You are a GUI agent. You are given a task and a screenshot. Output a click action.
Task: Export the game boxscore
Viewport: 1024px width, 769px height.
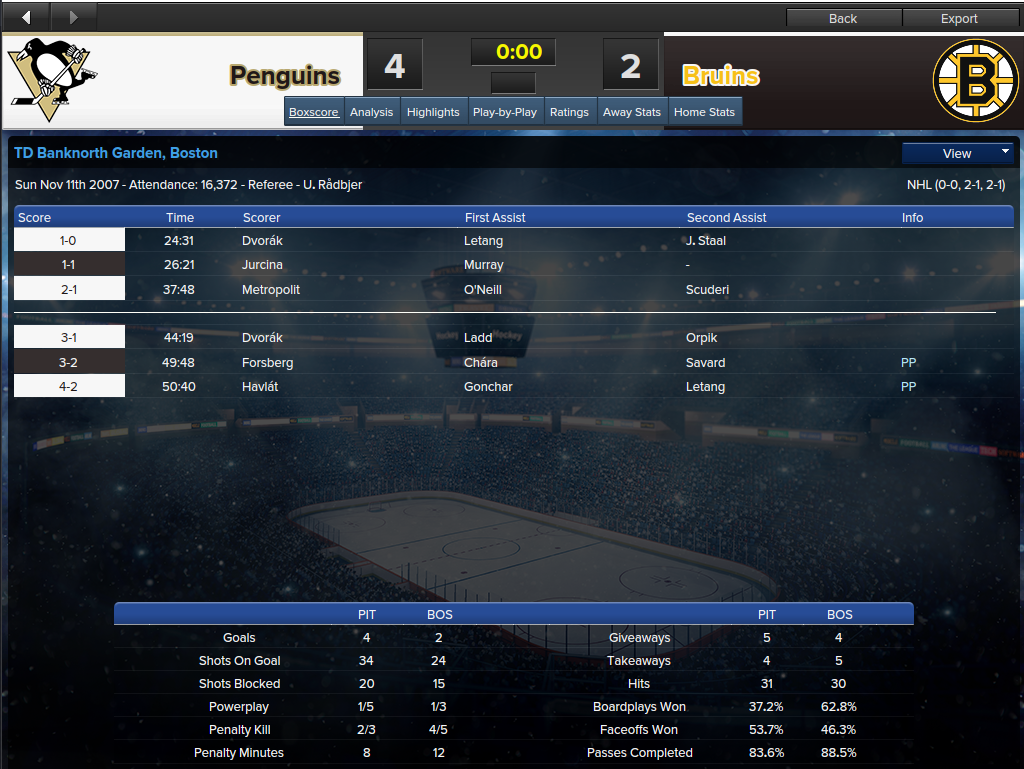point(959,18)
